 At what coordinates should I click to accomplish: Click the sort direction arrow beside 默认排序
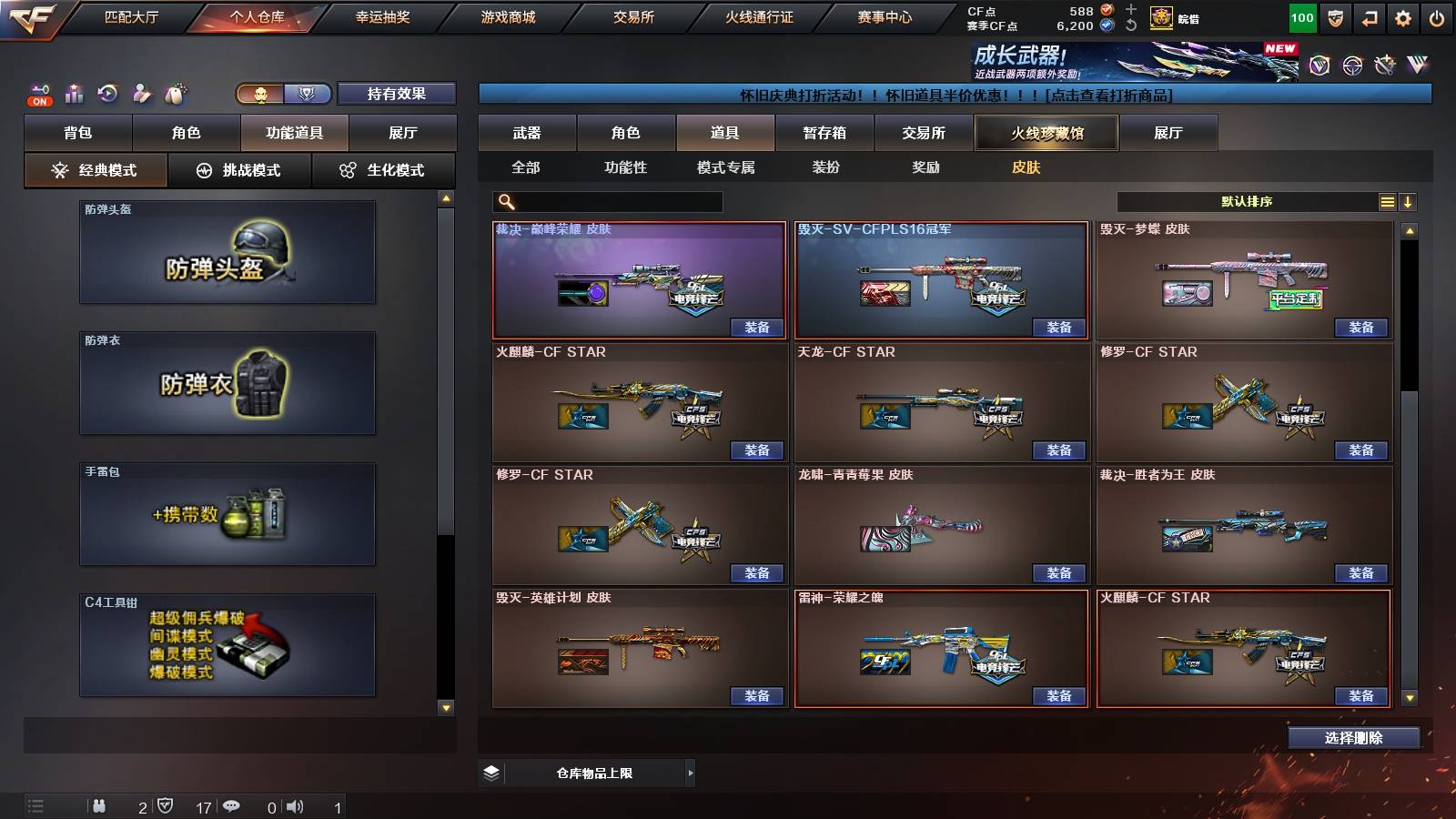[1410, 201]
